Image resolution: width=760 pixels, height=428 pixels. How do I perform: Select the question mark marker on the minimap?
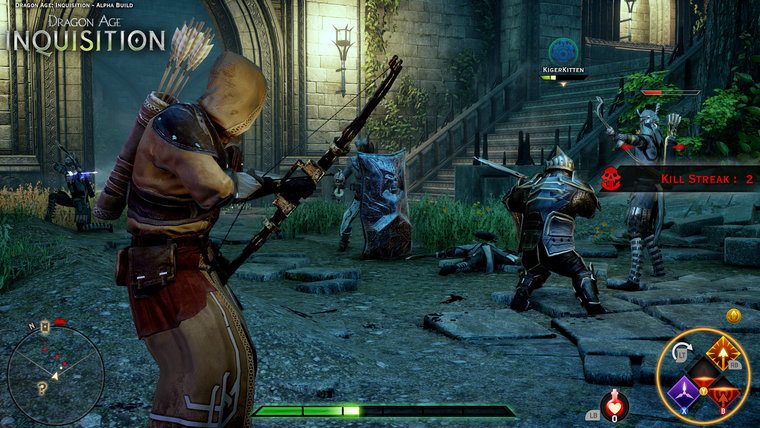(42, 389)
